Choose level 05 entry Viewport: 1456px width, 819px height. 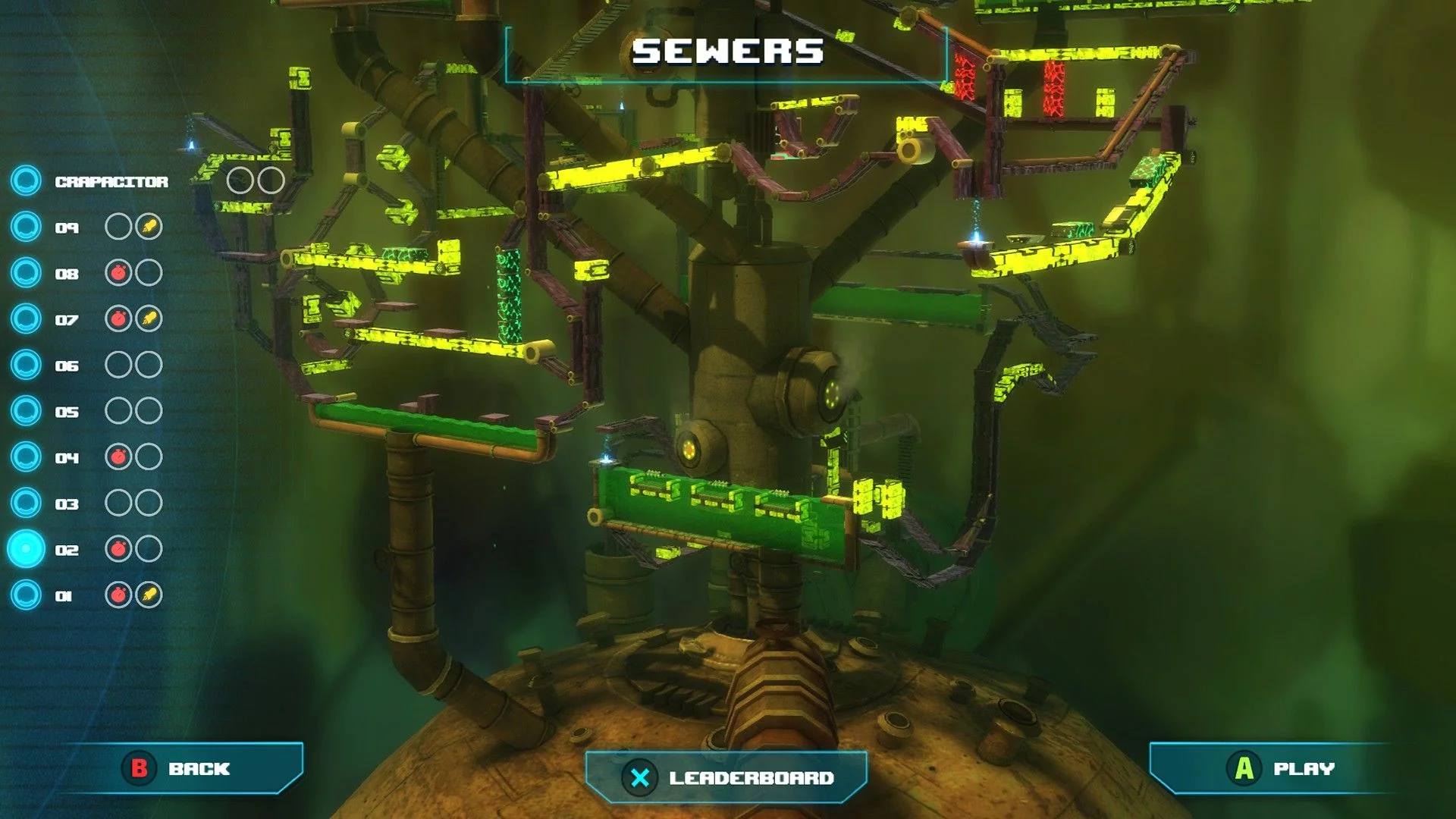[x=67, y=412]
